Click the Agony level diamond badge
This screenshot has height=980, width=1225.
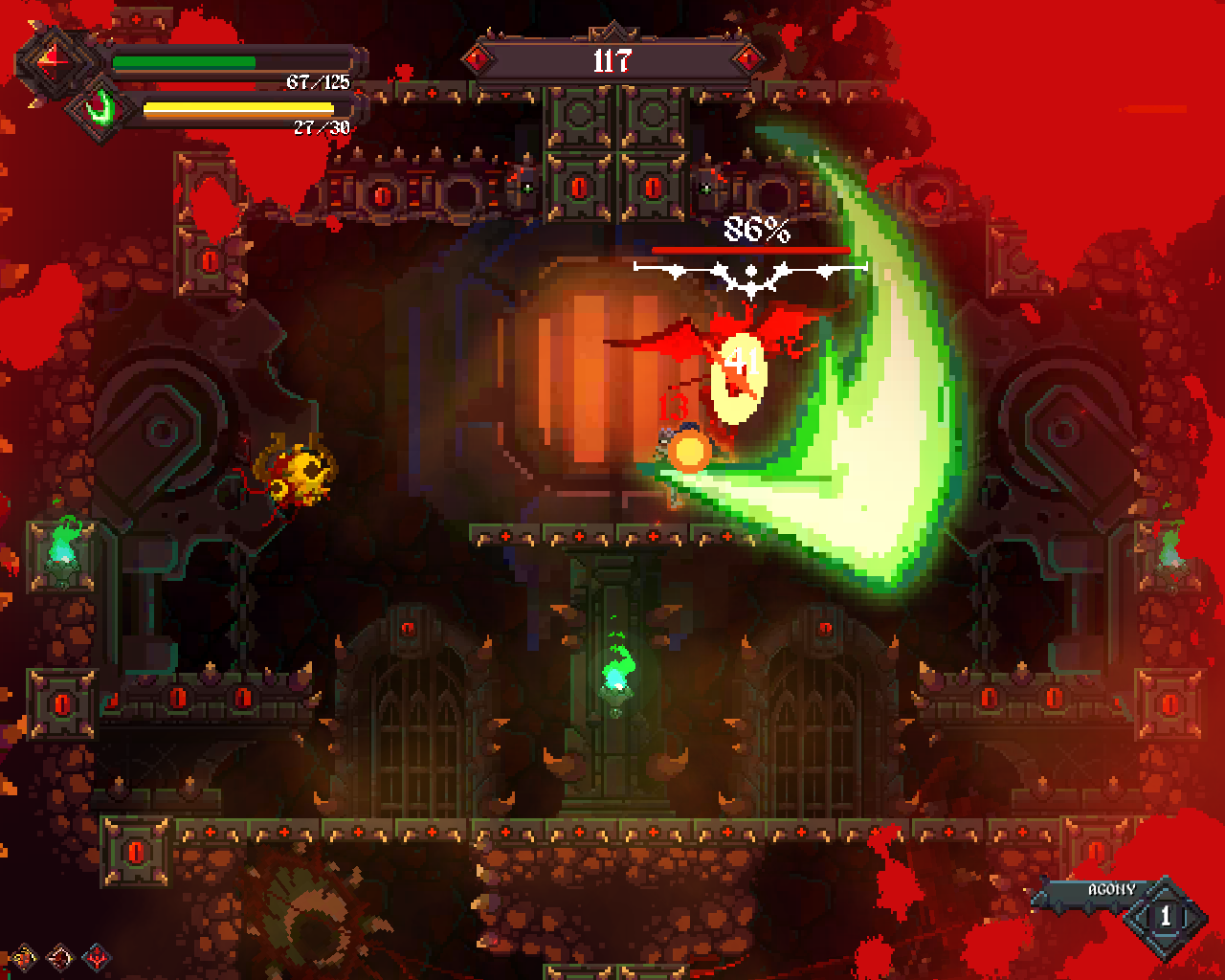(1165, 917)
